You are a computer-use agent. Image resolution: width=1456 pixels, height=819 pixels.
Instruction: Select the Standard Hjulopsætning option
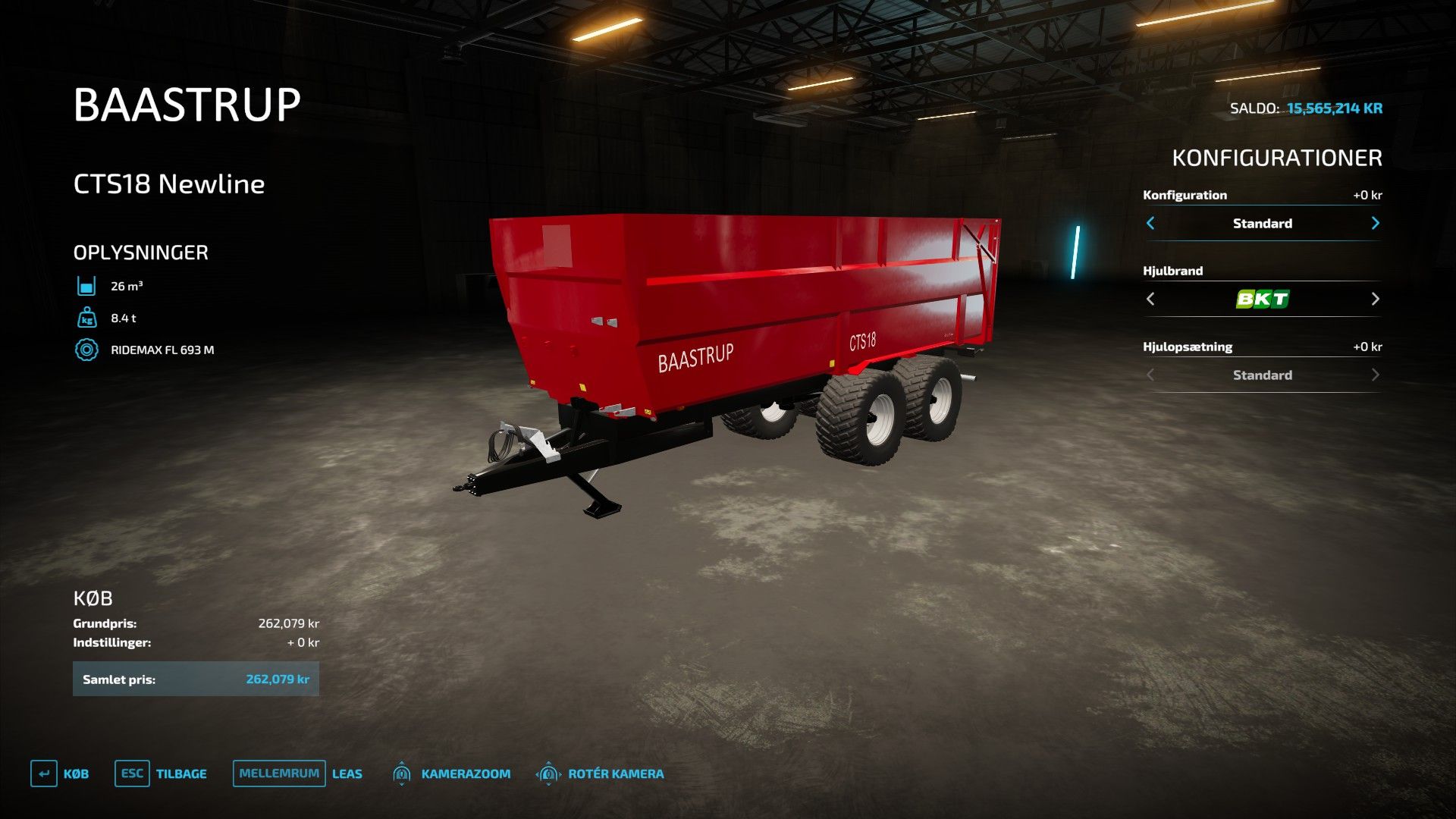point(1262,375)
